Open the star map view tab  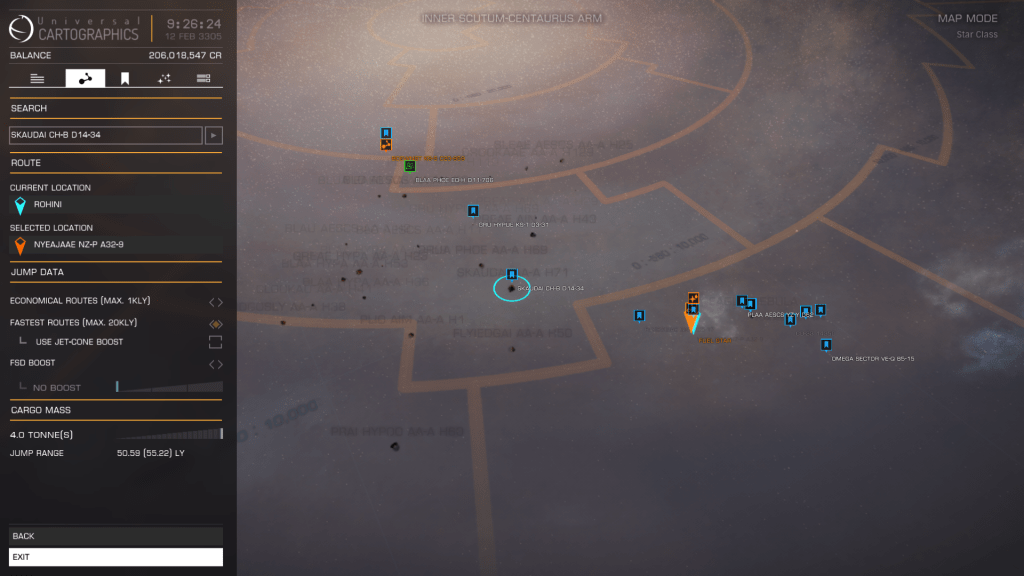[x=164, y=78]
